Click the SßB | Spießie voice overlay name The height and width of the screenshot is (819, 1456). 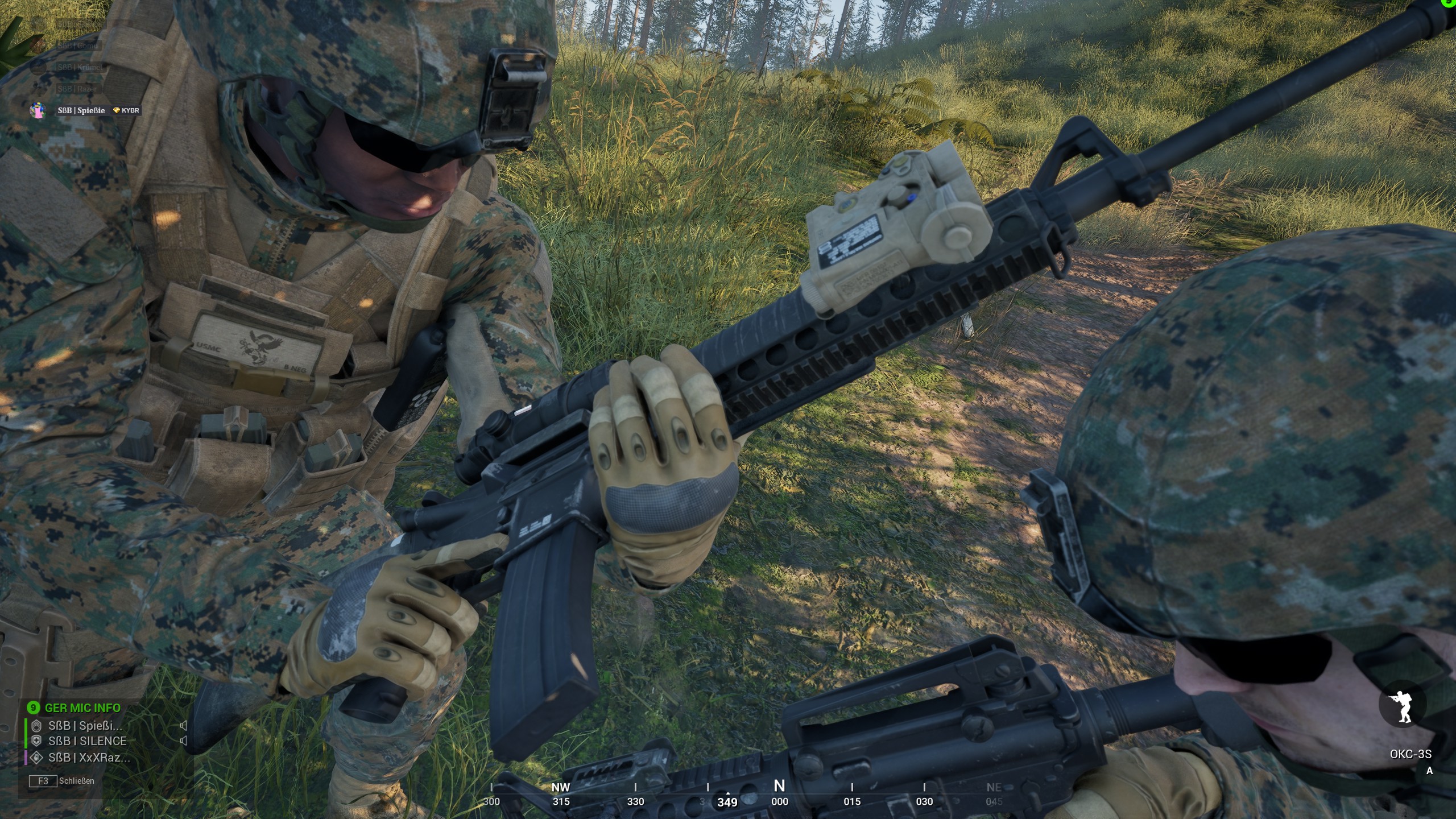(81, 110)
